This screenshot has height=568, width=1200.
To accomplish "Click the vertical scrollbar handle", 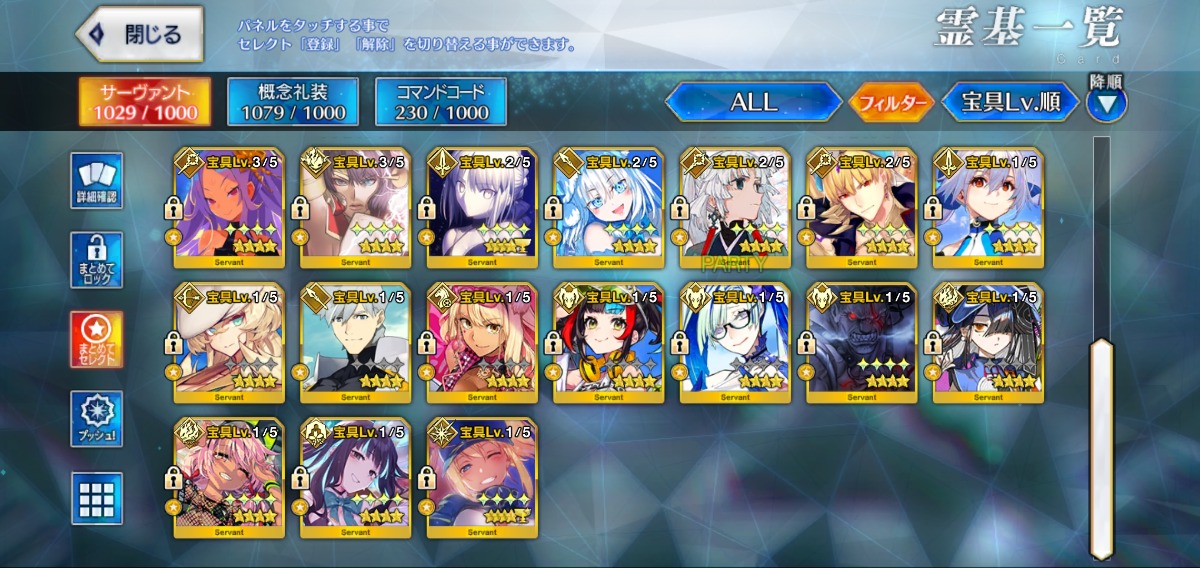I will 1101,448.
